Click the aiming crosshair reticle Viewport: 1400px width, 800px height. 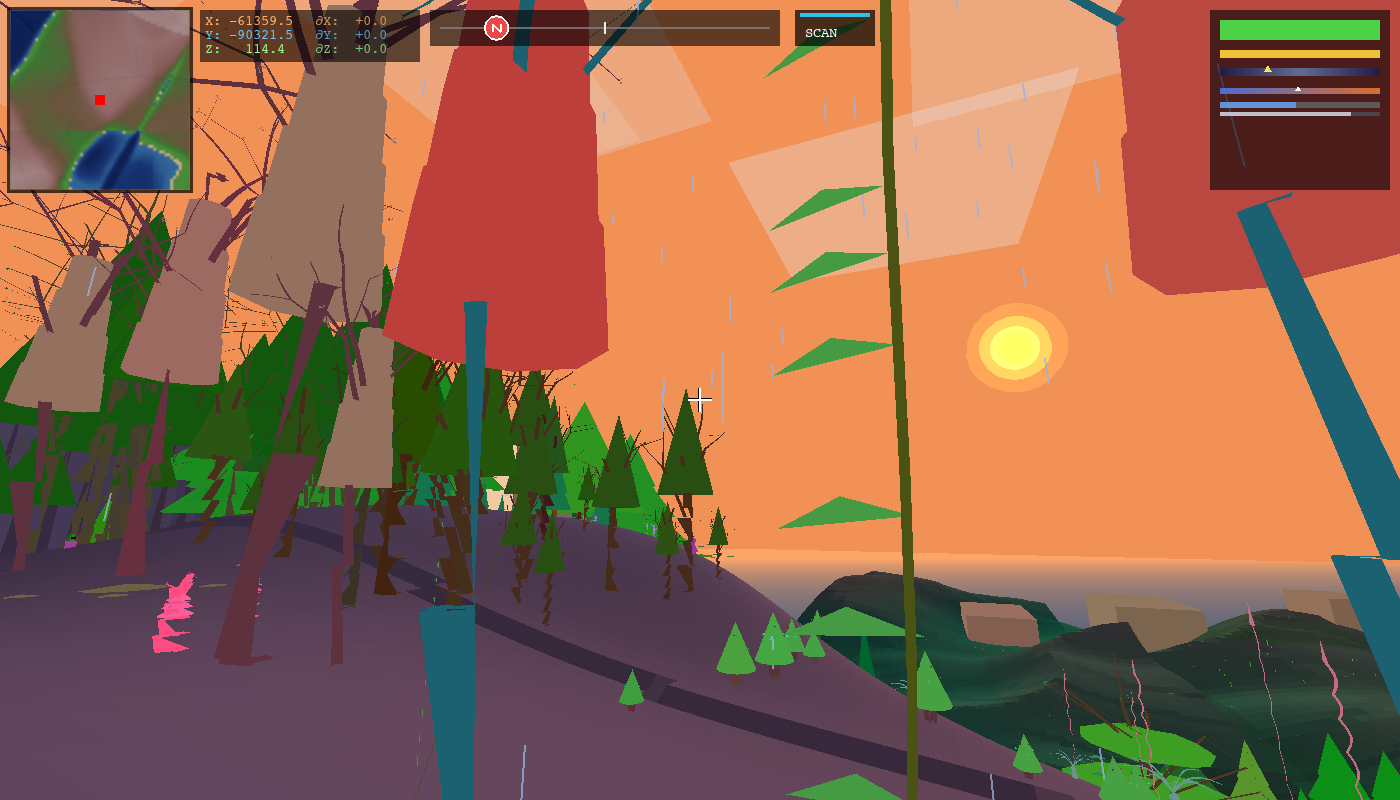(x=700, y=399)
